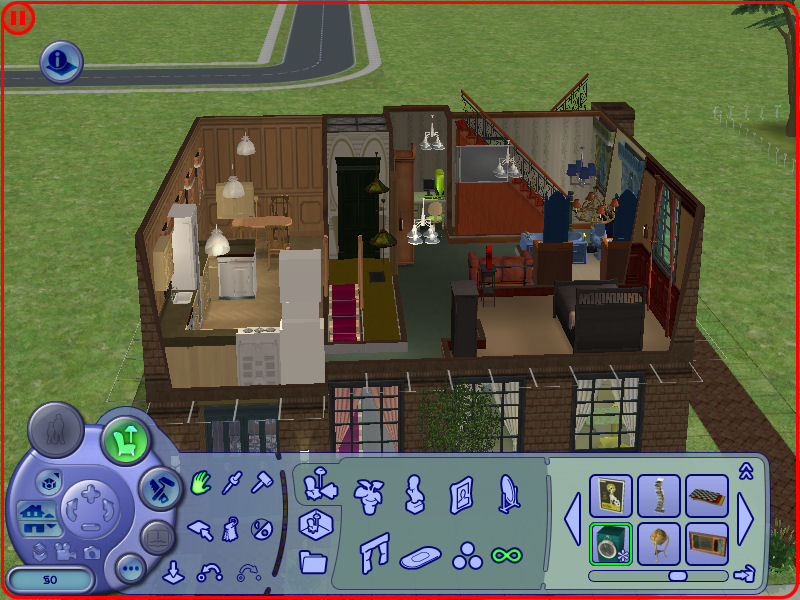Select the teal clock catalog item

click(610, 544)
